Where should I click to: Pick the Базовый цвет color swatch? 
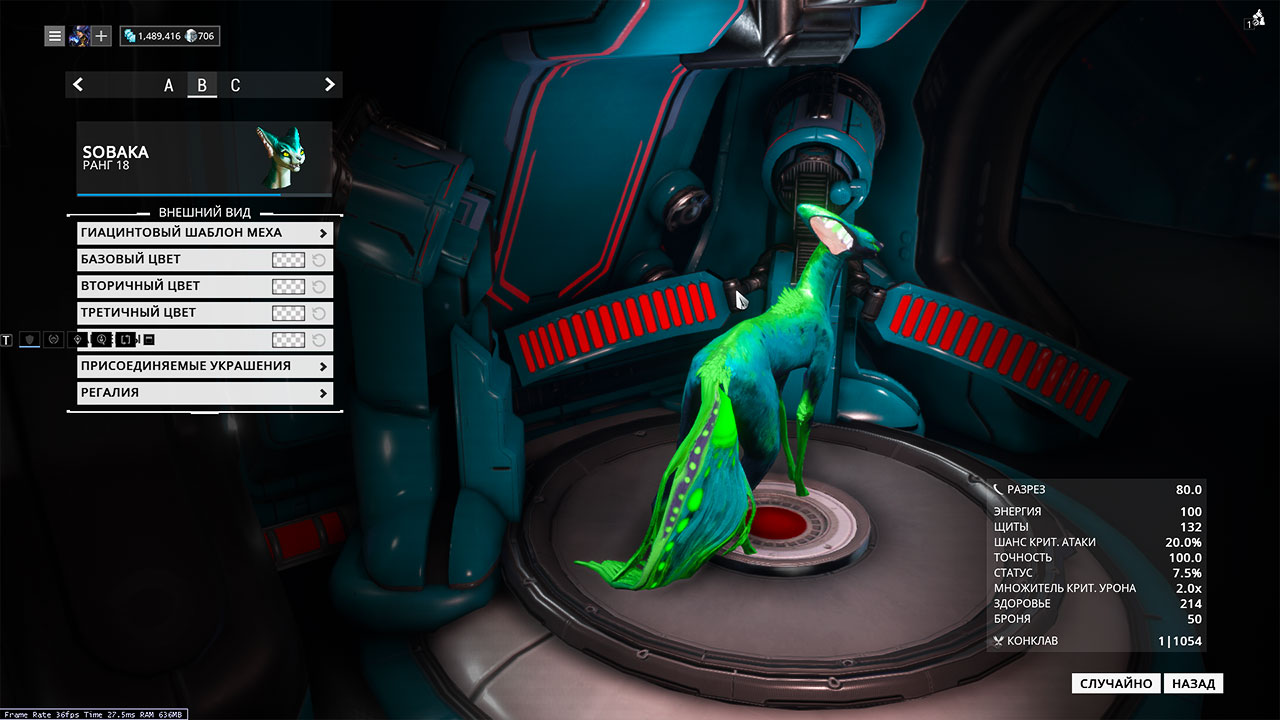coord(288,260)
